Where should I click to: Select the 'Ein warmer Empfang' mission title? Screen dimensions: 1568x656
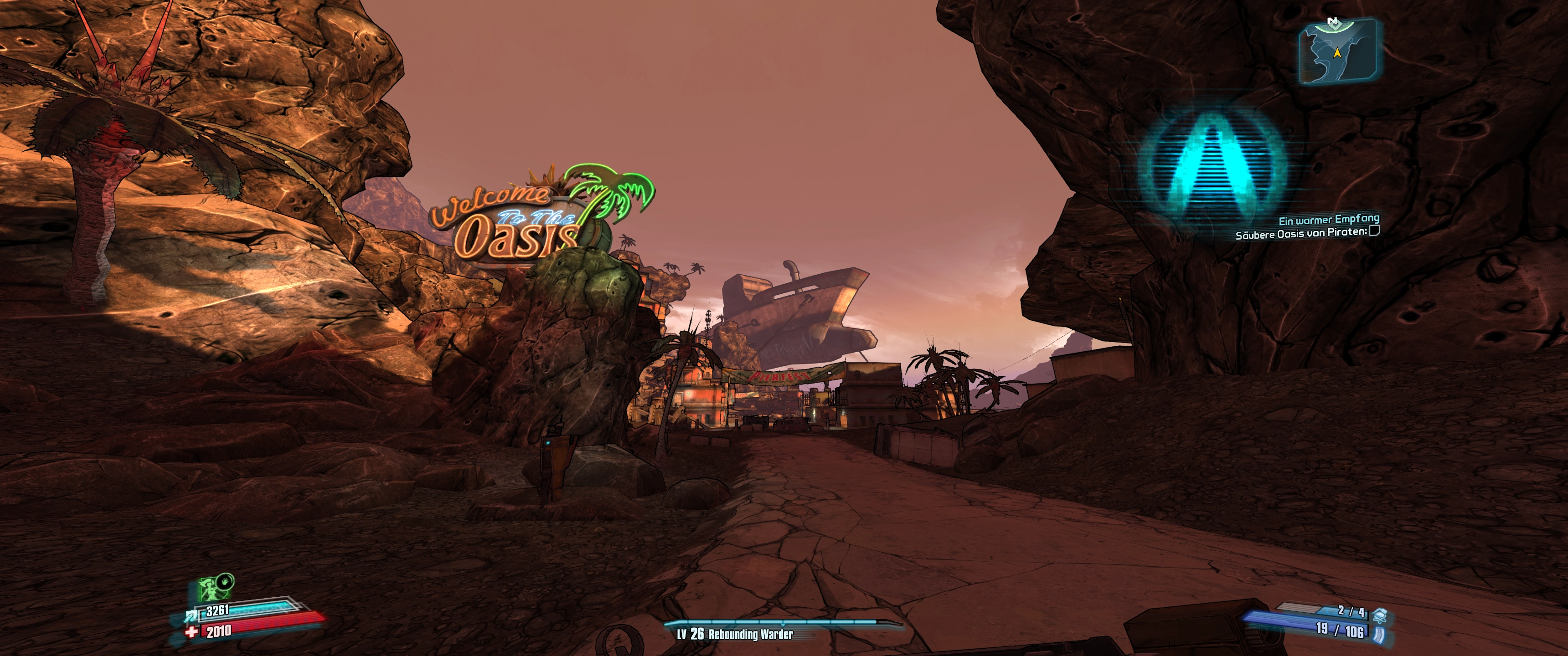tap(1328, 220)
